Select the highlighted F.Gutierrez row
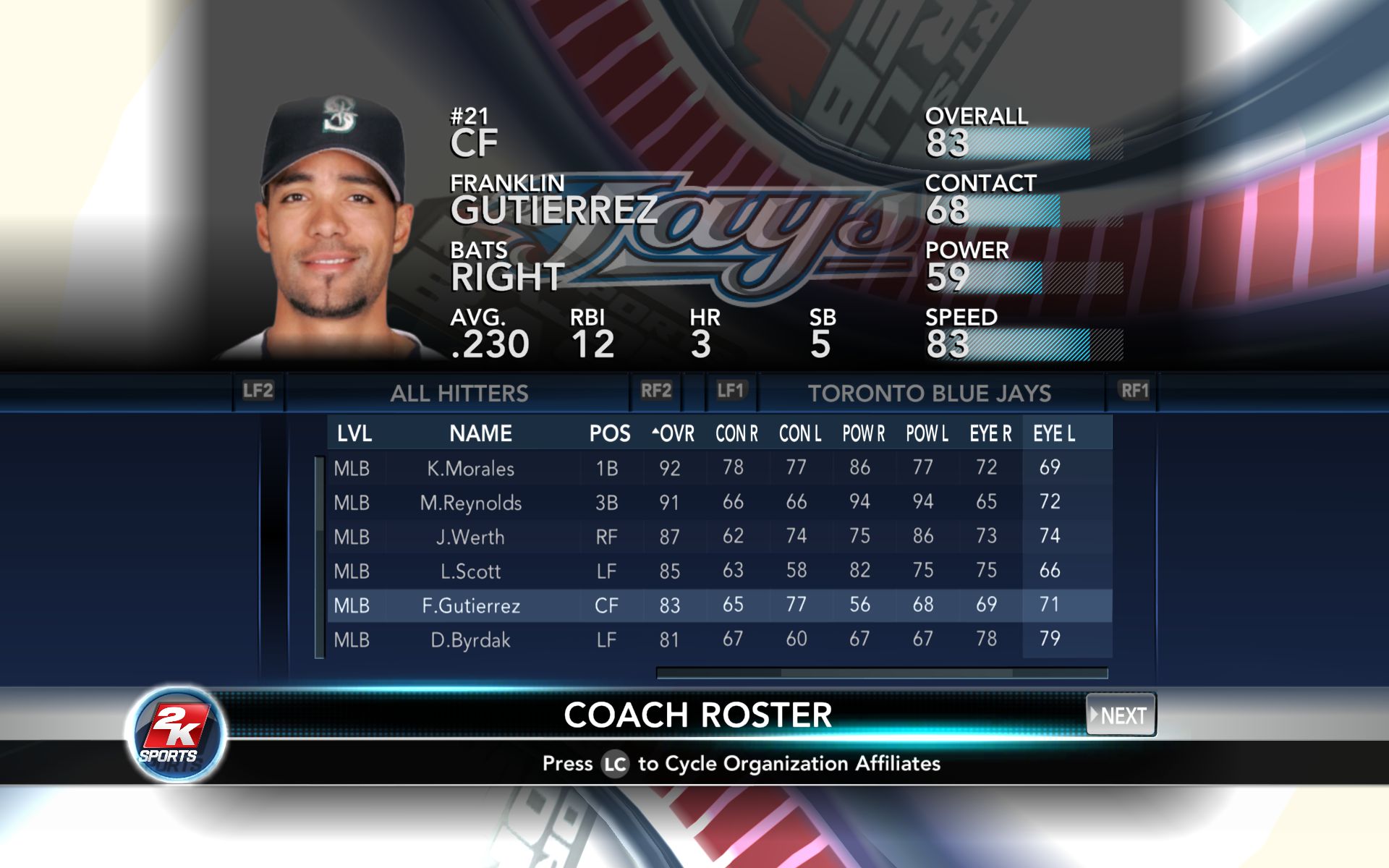1389x868 pixels. [470, 605]
